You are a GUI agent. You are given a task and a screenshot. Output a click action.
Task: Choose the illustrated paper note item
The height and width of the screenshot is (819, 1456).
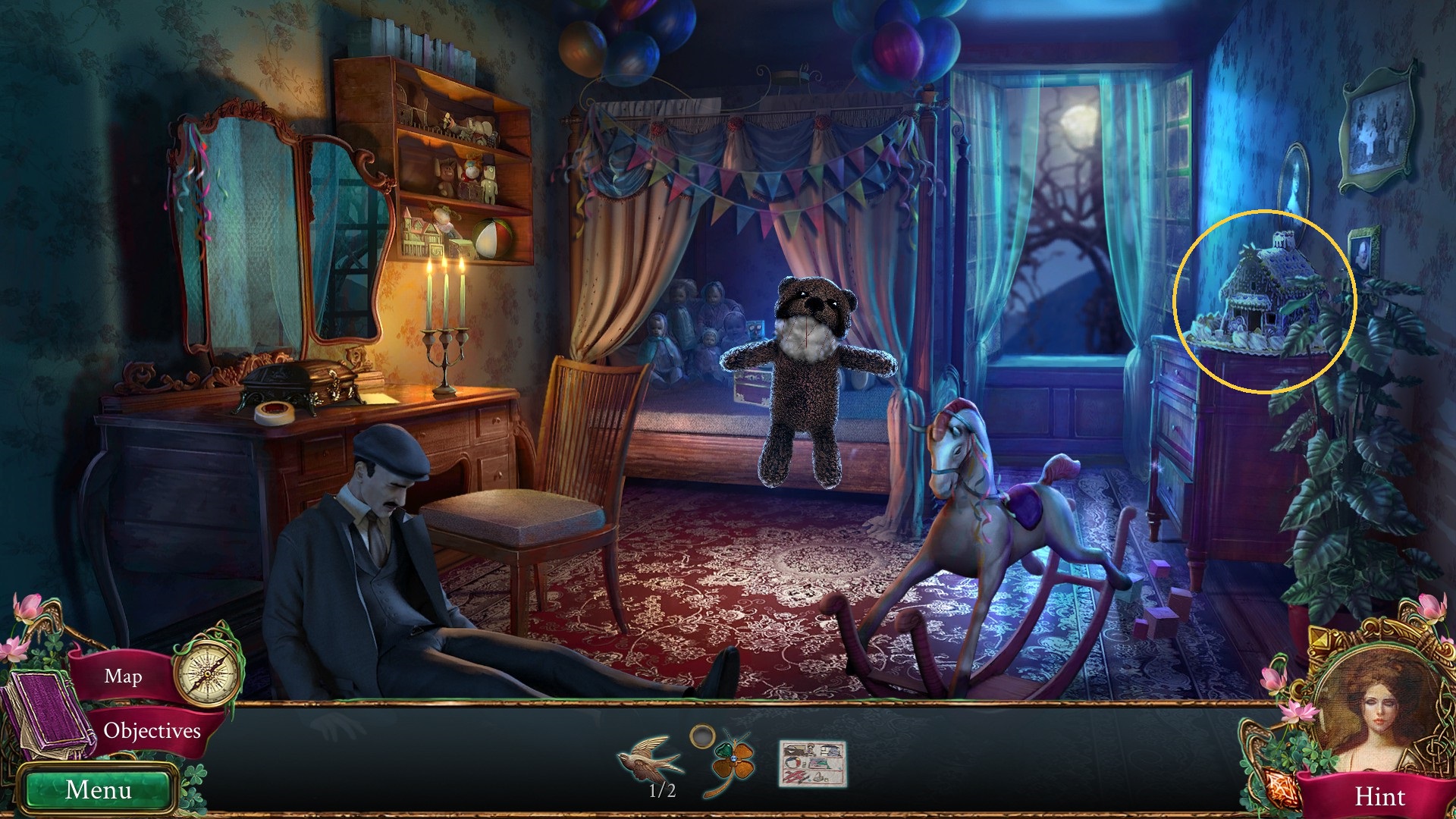[x=812, y=764]
